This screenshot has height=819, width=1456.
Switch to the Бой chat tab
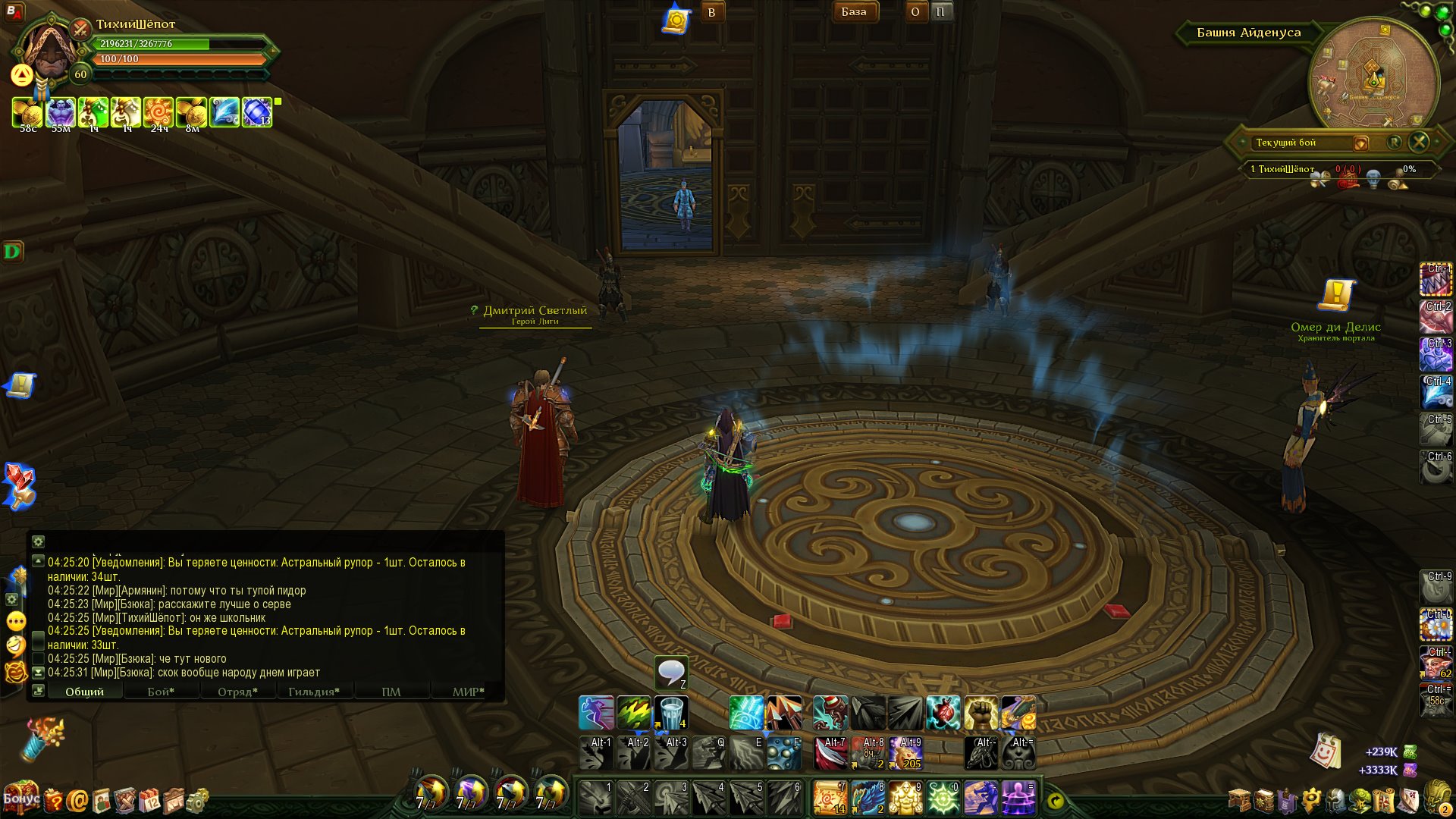(x=161, y=692)
